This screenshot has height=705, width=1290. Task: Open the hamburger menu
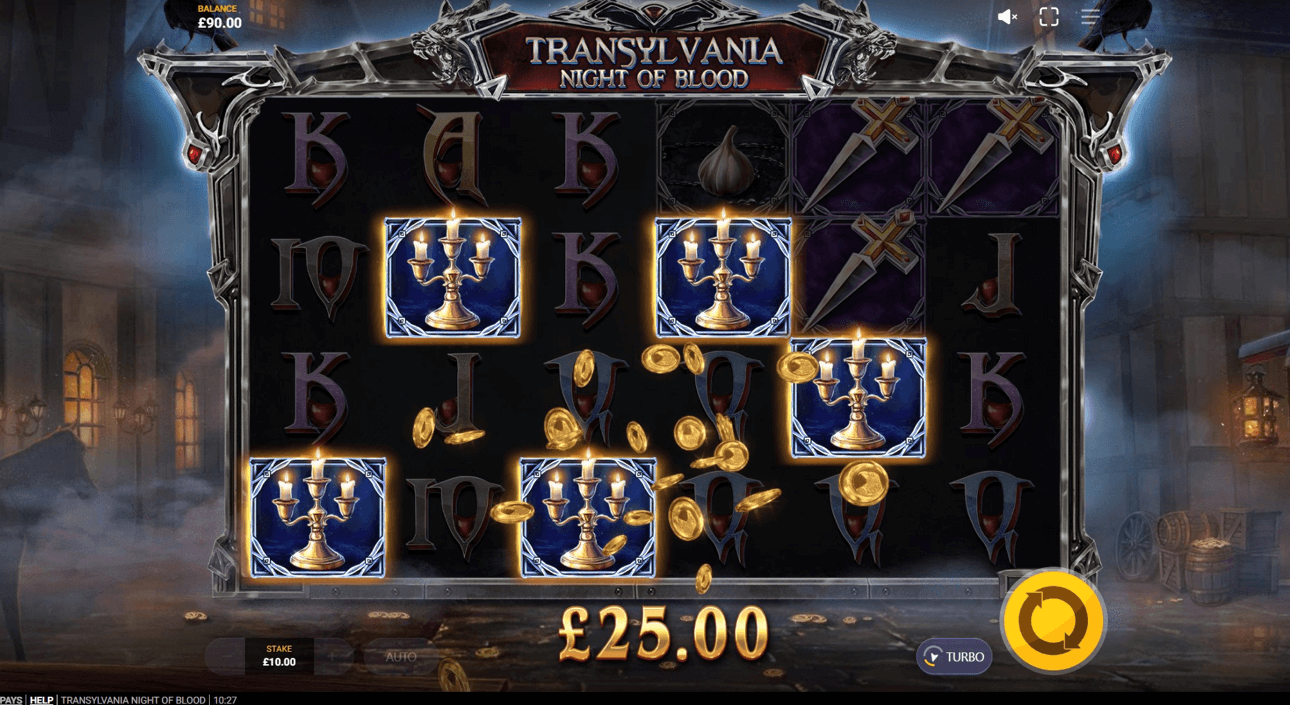pyautogui.click(x=1090, y=17)
